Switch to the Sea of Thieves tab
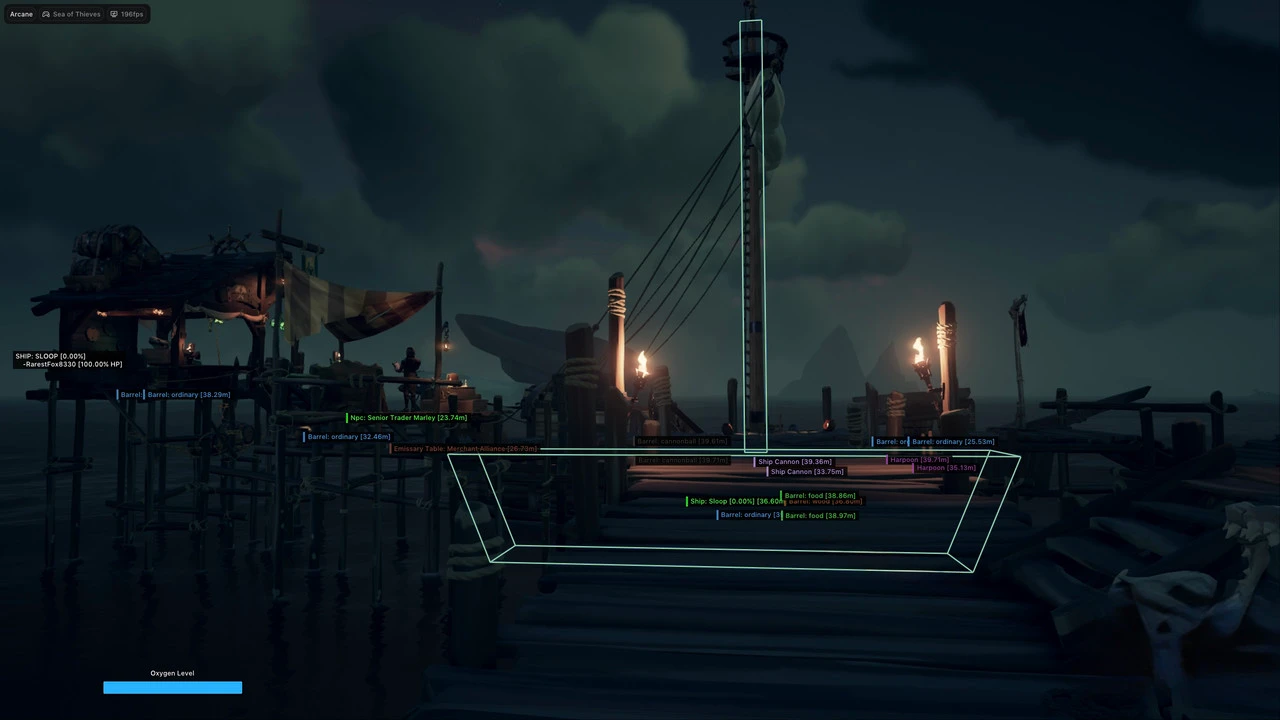 (76, 13)
